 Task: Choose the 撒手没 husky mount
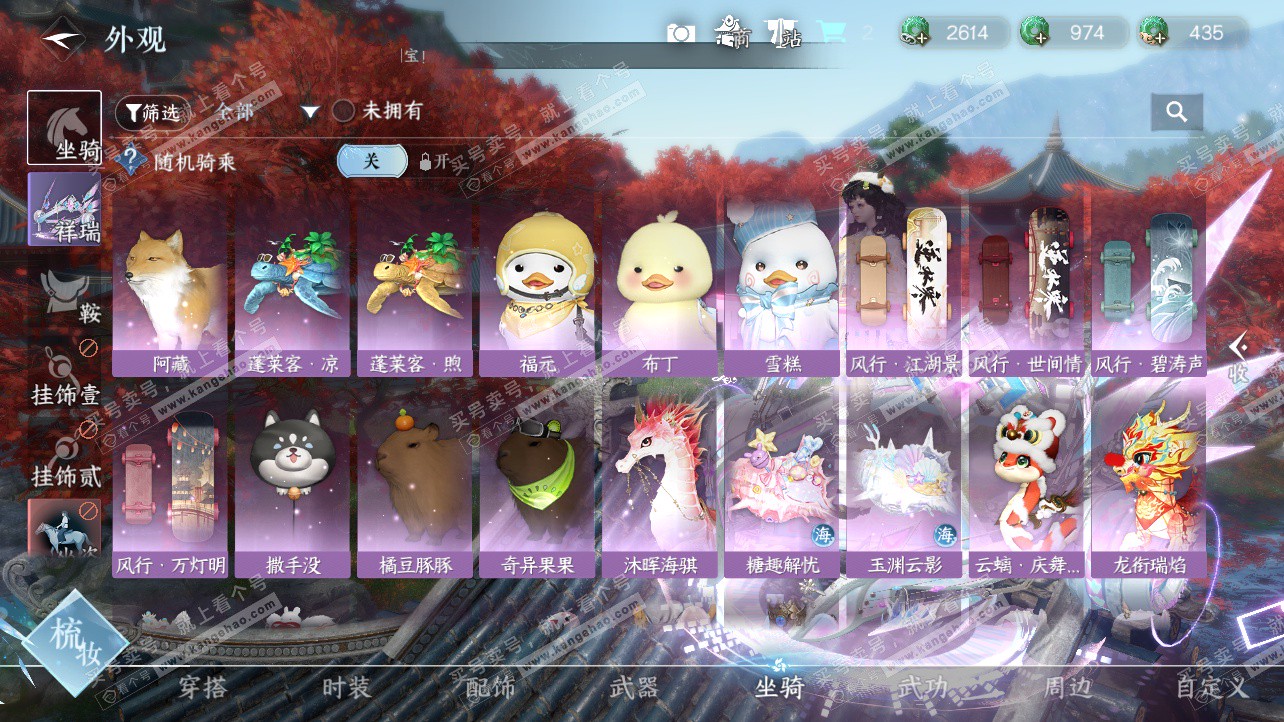(293, 487)
